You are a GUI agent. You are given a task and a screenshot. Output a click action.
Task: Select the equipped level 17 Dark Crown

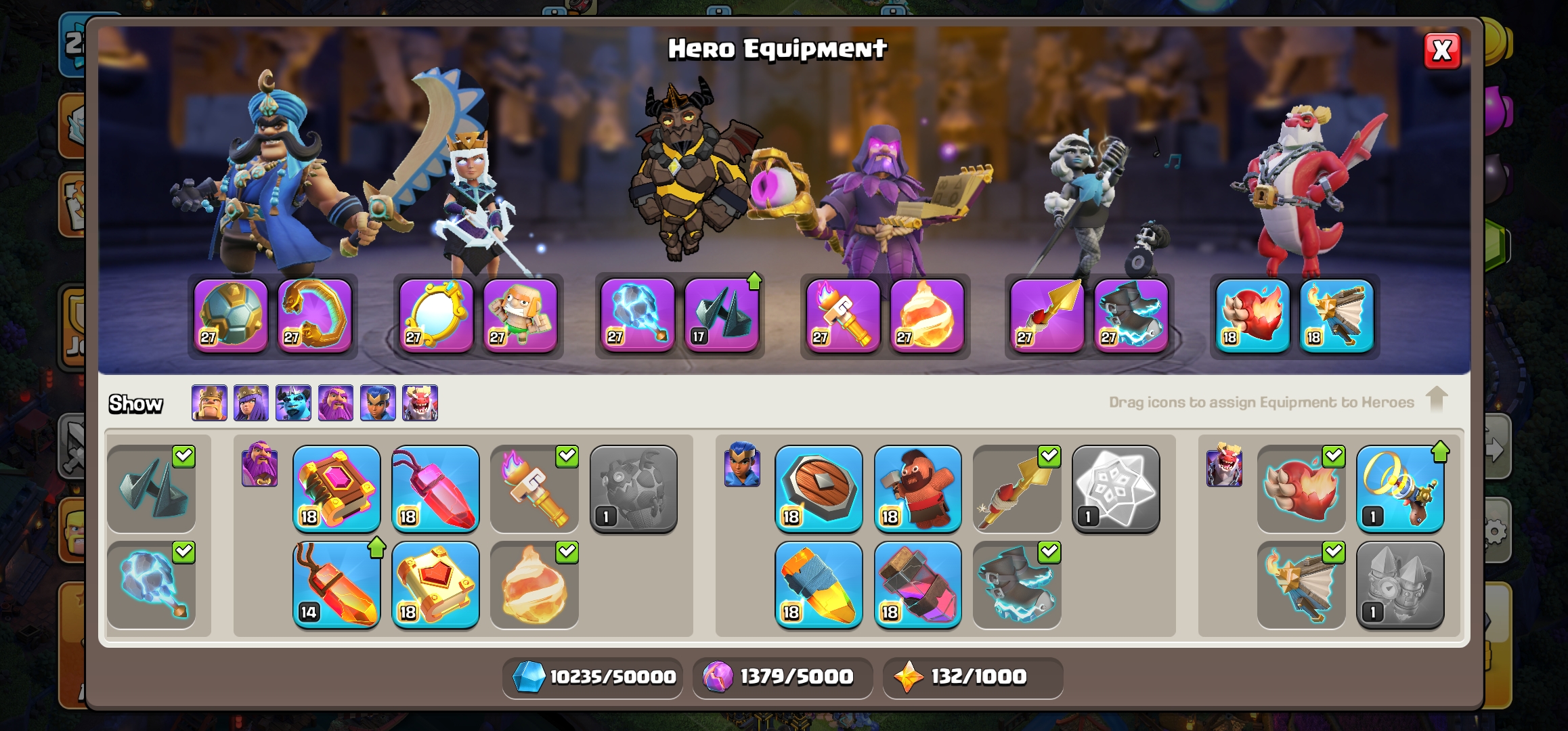722,315
